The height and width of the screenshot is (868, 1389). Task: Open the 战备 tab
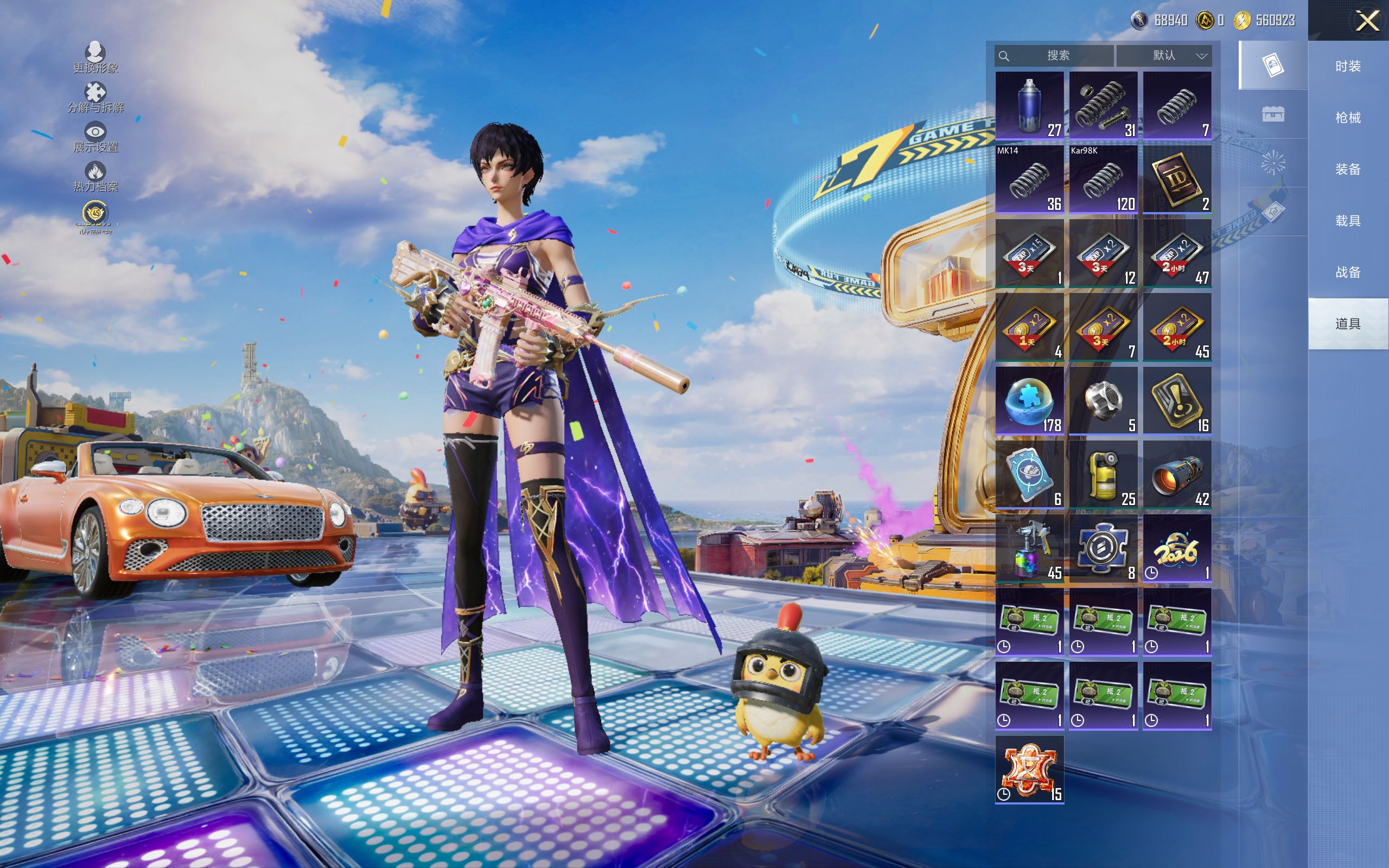tap(1348, 272)
